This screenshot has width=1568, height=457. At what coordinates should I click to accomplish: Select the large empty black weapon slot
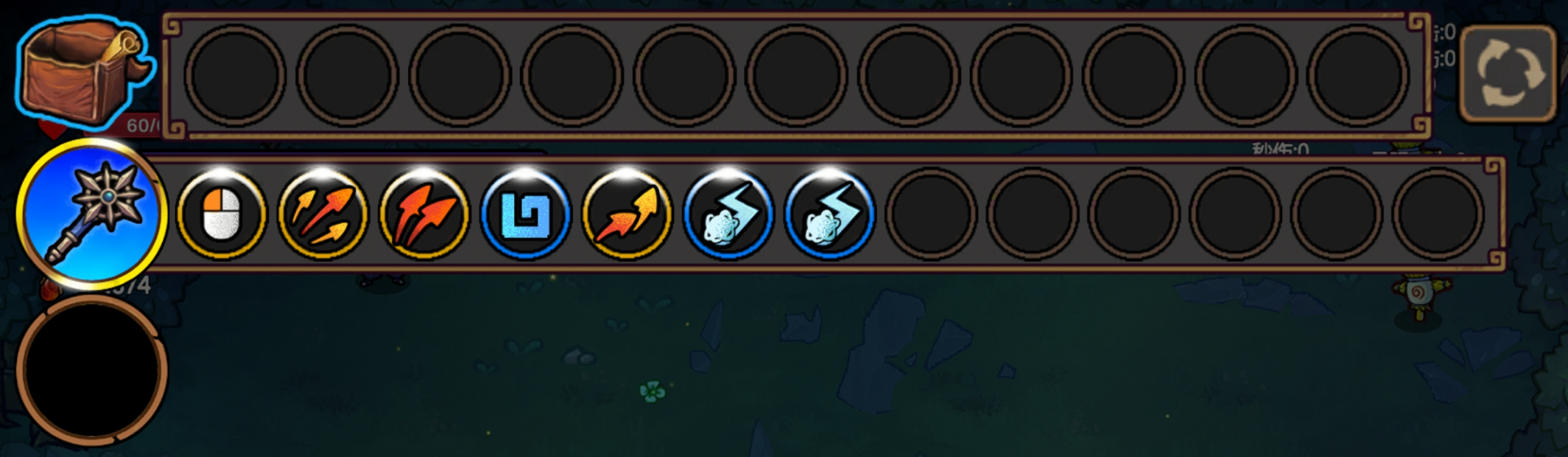(x=91, y=370)
